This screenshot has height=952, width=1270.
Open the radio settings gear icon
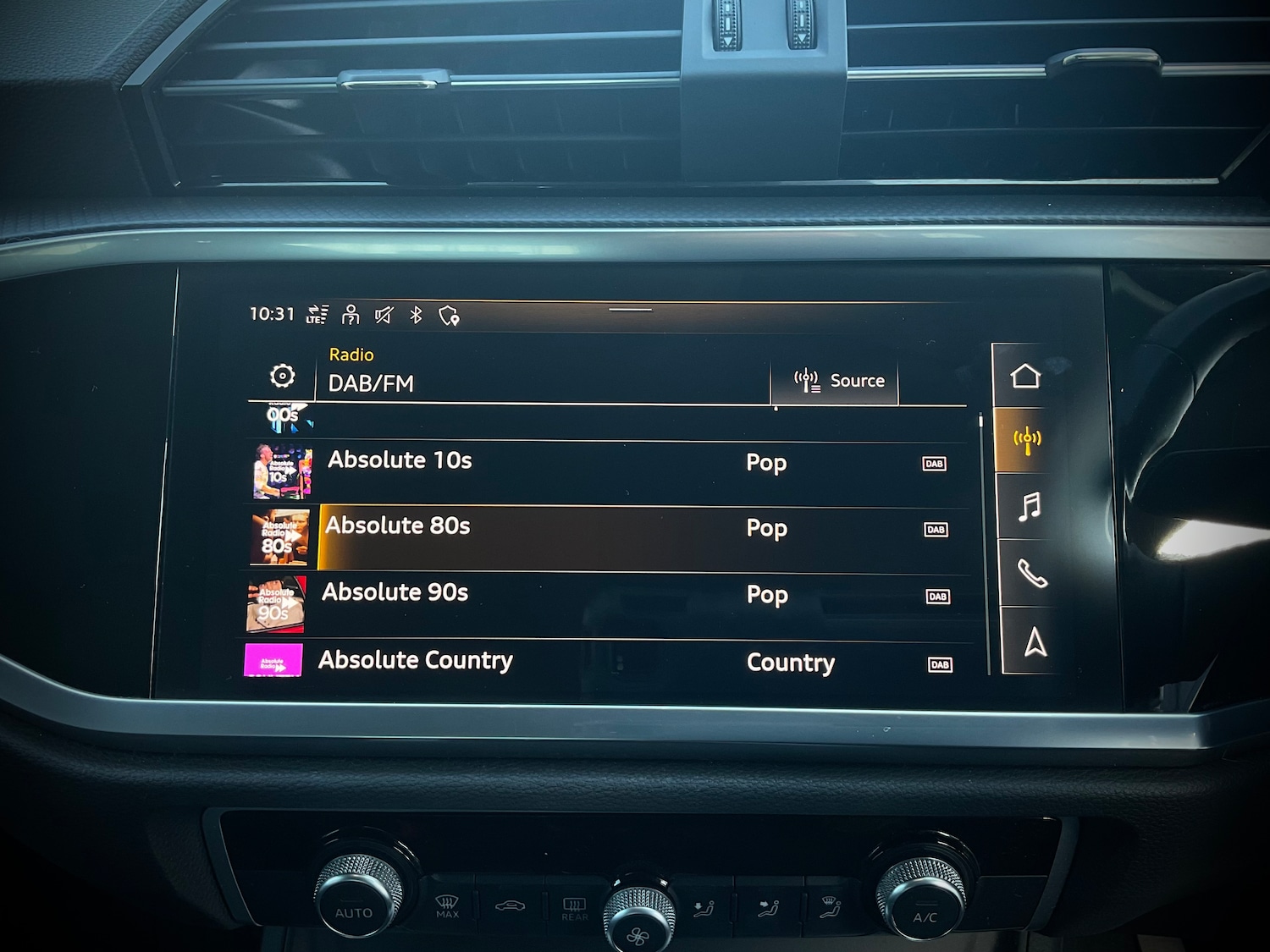pos(282,376)
